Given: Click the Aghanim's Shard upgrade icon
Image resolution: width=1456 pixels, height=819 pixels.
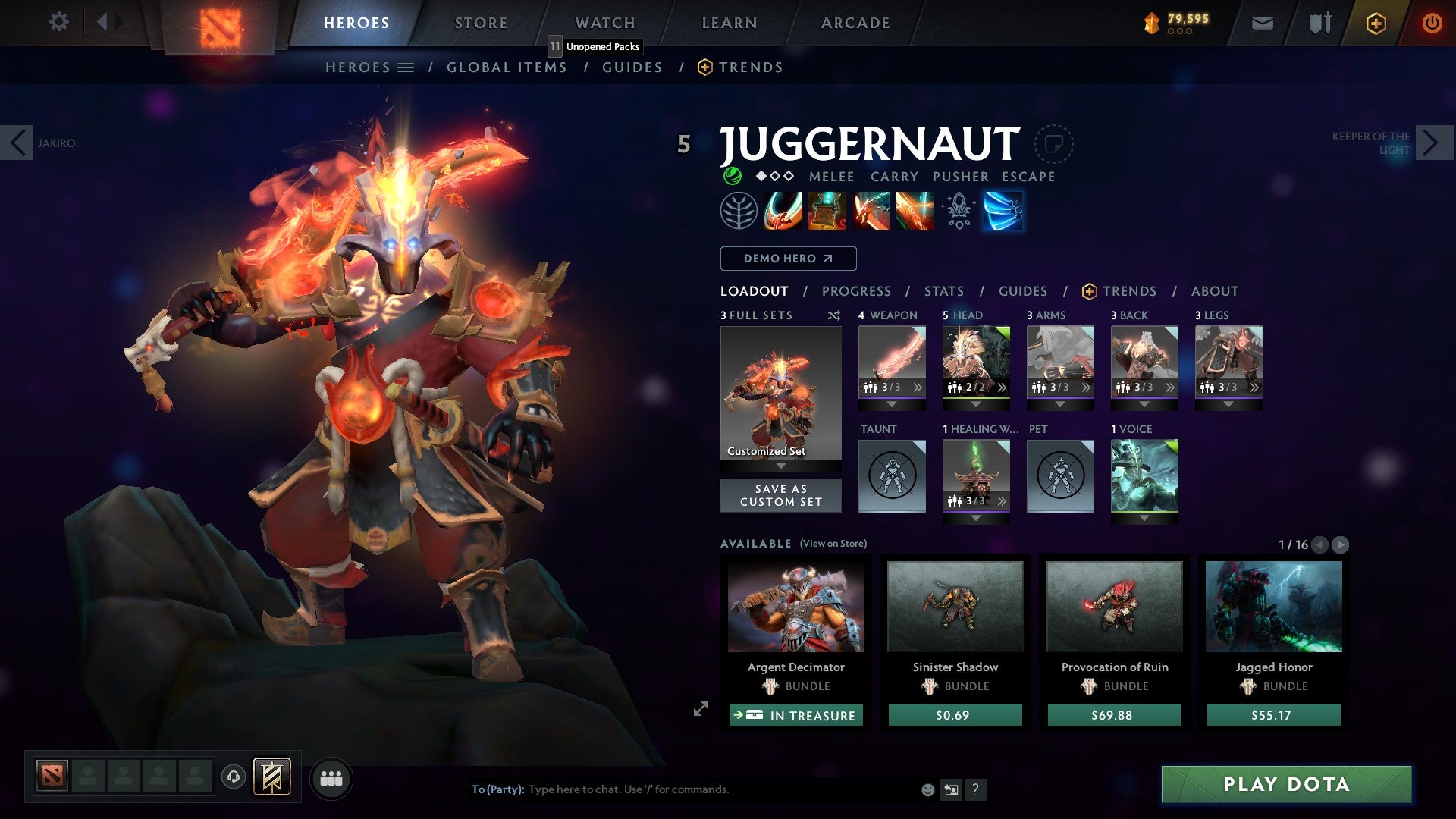Looking at the screenshot, I should pos(958,211).
